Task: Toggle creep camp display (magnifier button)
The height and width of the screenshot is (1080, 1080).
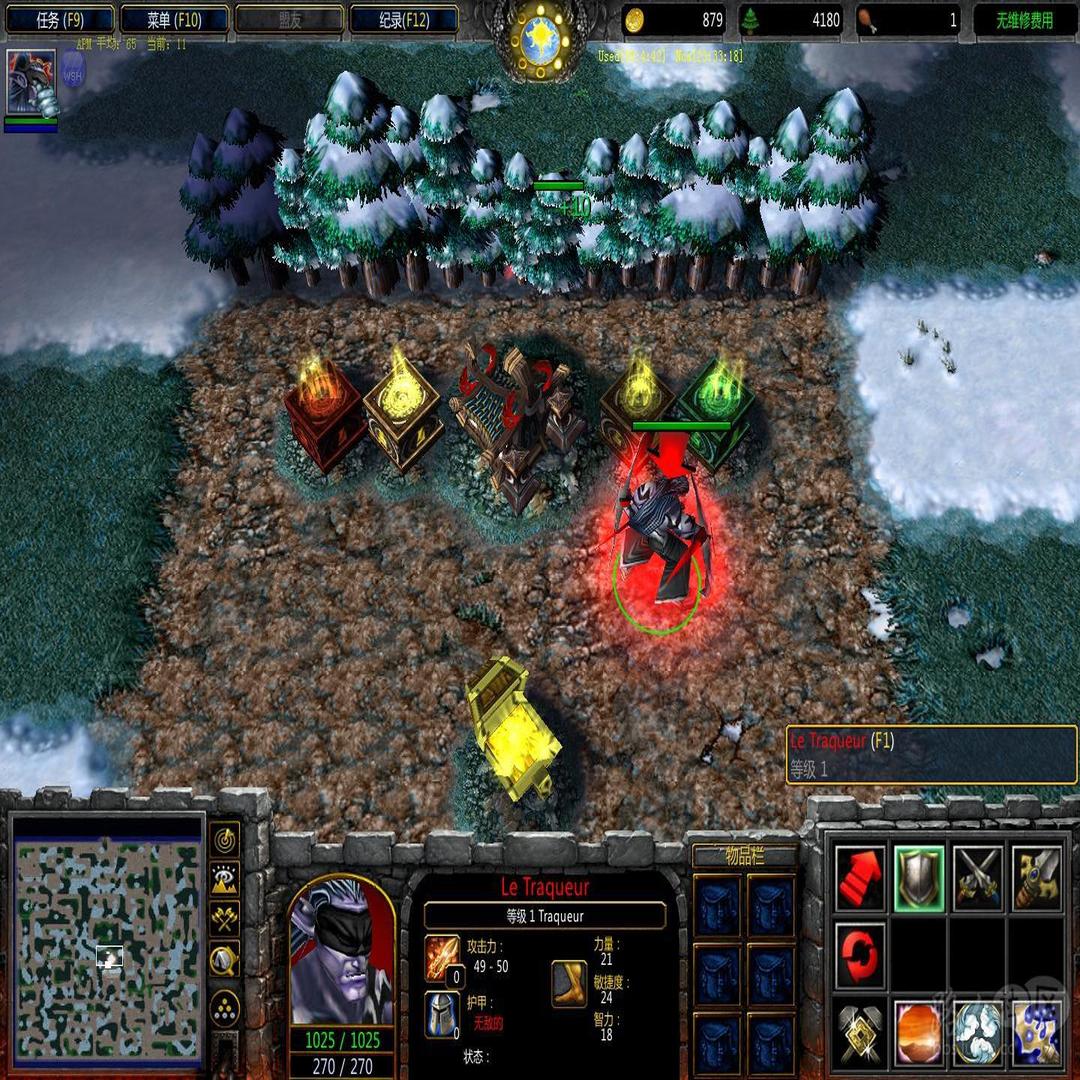Action: (225, 960)
